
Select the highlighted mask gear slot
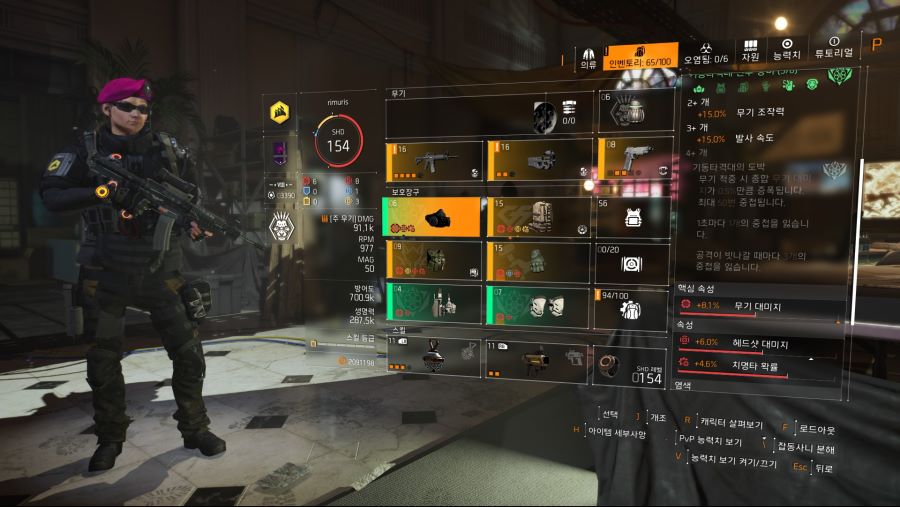434,217
